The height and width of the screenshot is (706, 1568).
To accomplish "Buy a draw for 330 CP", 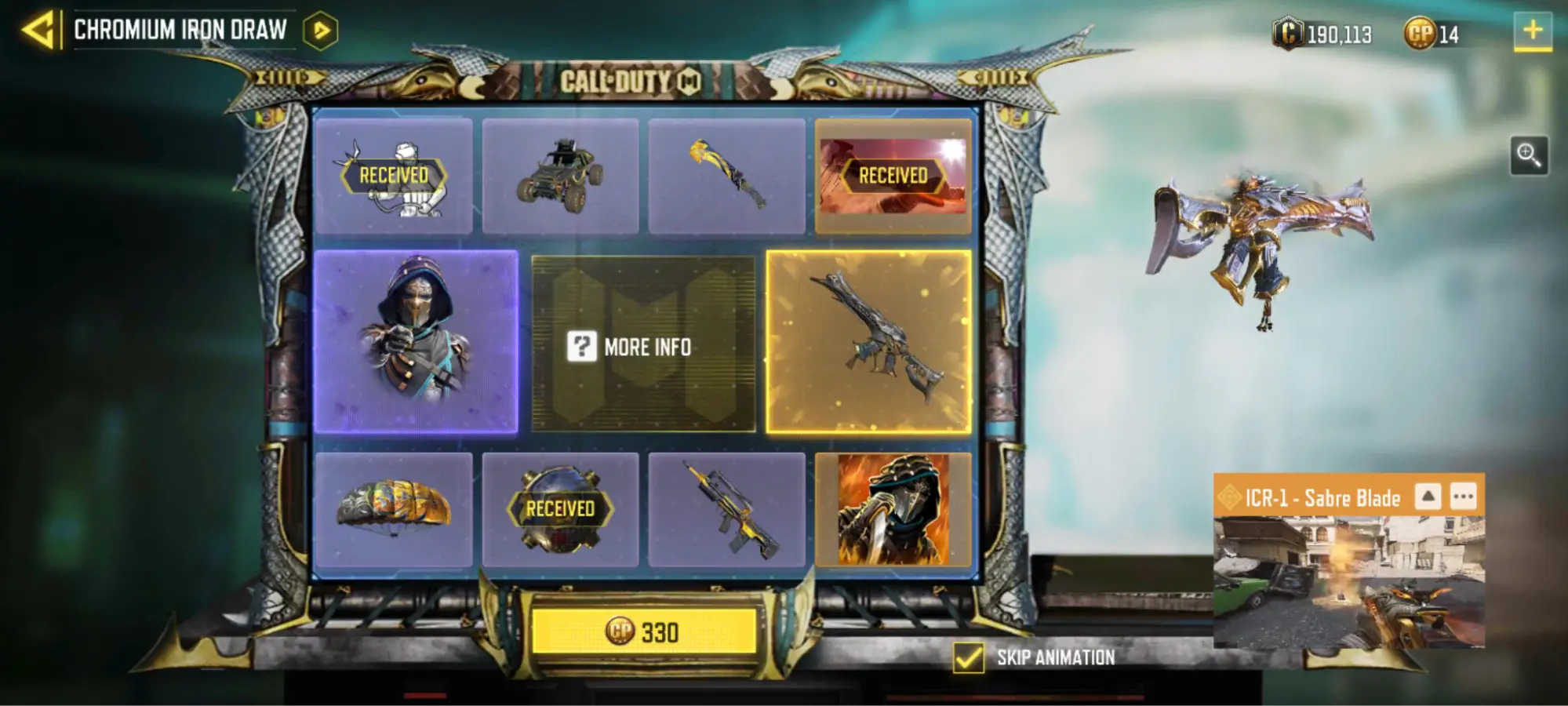I will [643, 631].
